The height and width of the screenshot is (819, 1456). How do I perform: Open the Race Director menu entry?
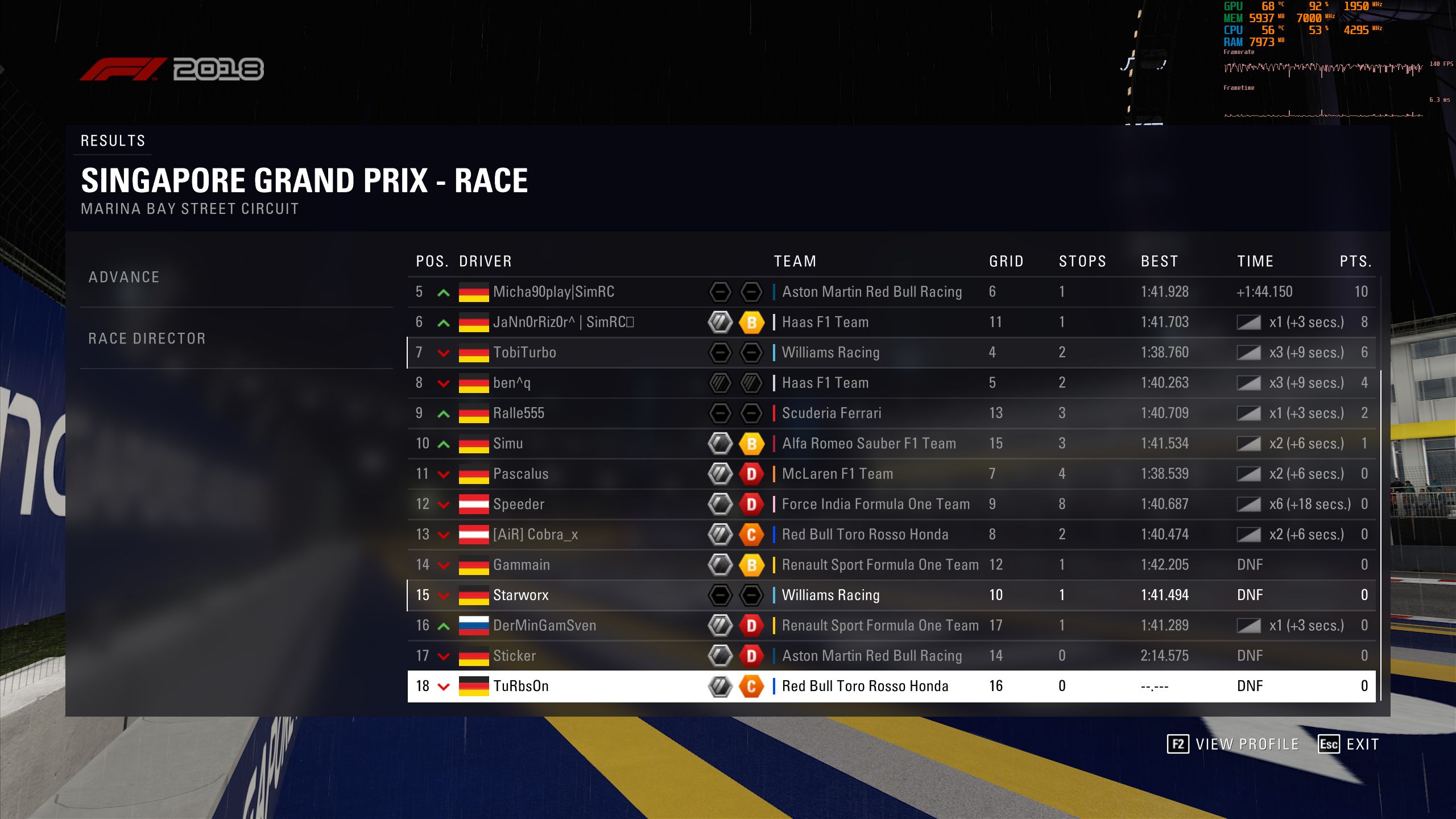[x=147, y=338]
